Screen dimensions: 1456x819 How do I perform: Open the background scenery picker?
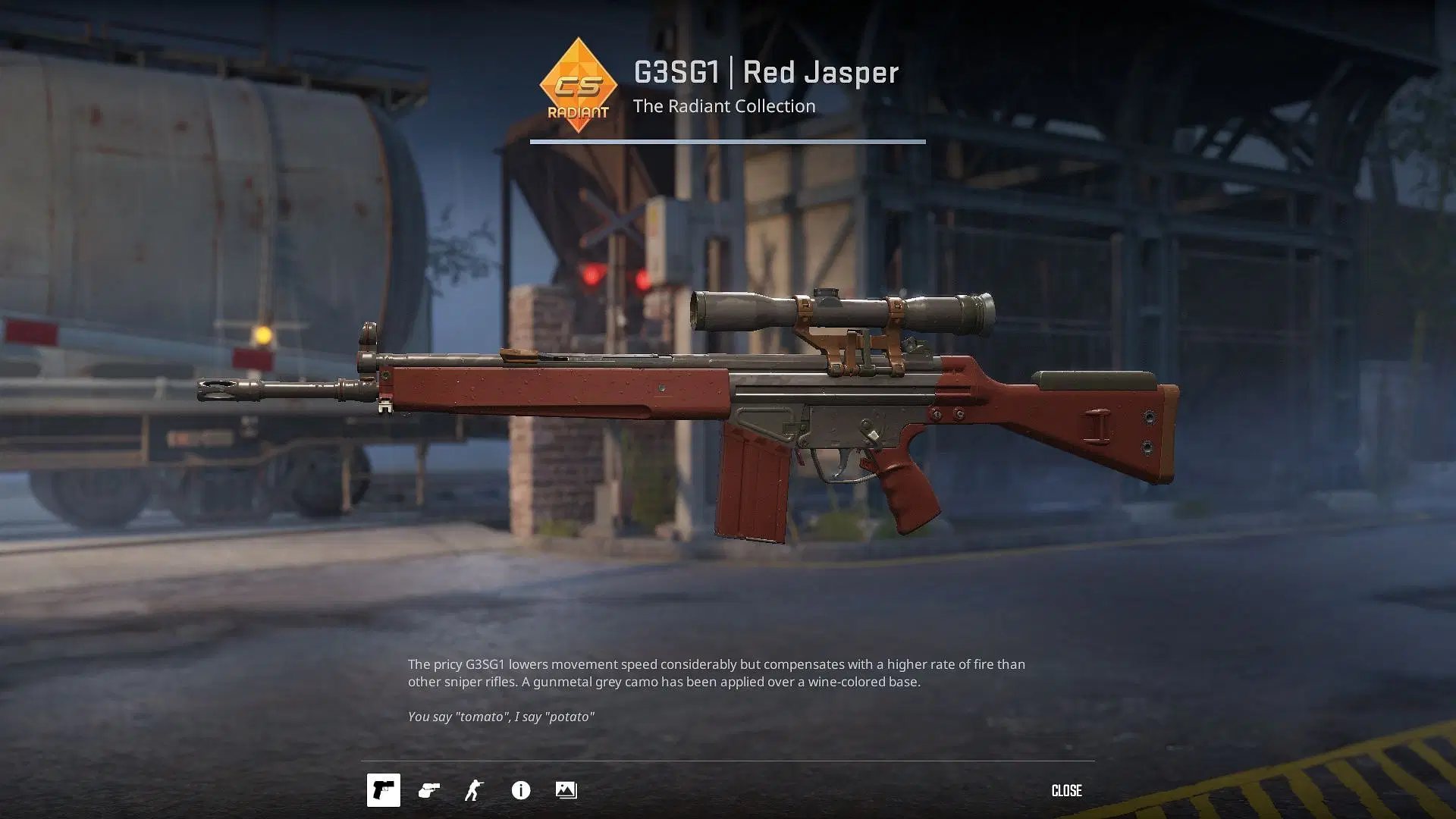point(566,790)
